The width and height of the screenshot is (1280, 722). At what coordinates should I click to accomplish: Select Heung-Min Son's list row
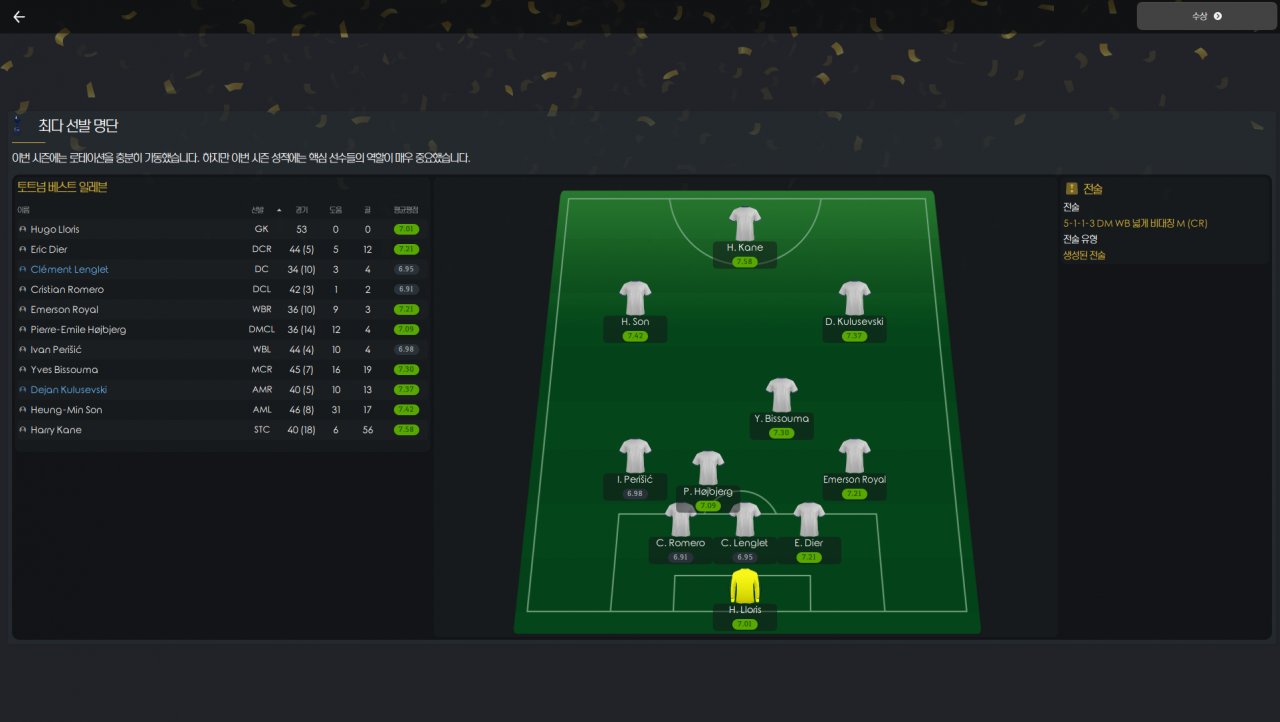click(x=66, y=409)
